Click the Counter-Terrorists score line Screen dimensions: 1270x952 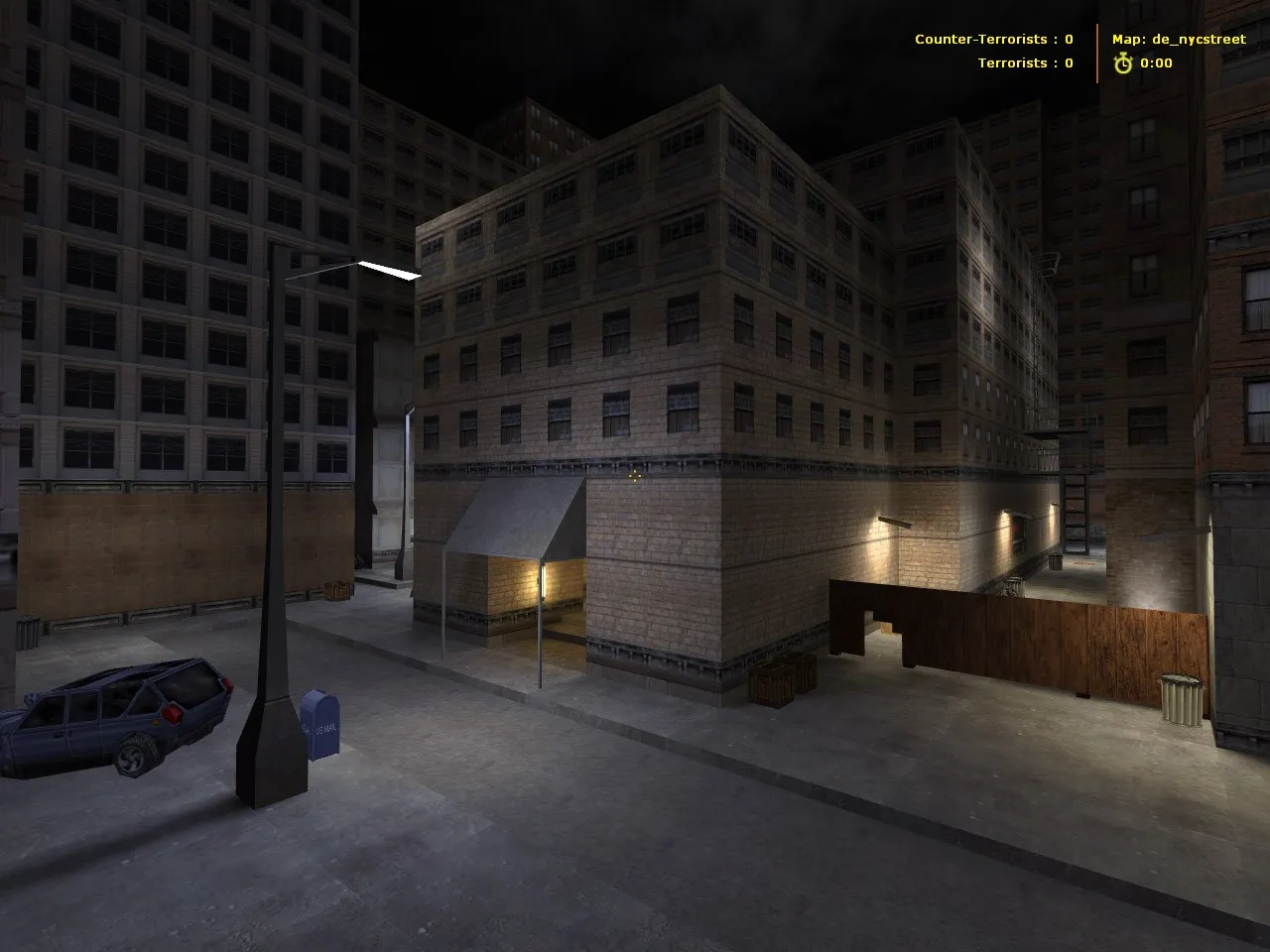(992, 39)
